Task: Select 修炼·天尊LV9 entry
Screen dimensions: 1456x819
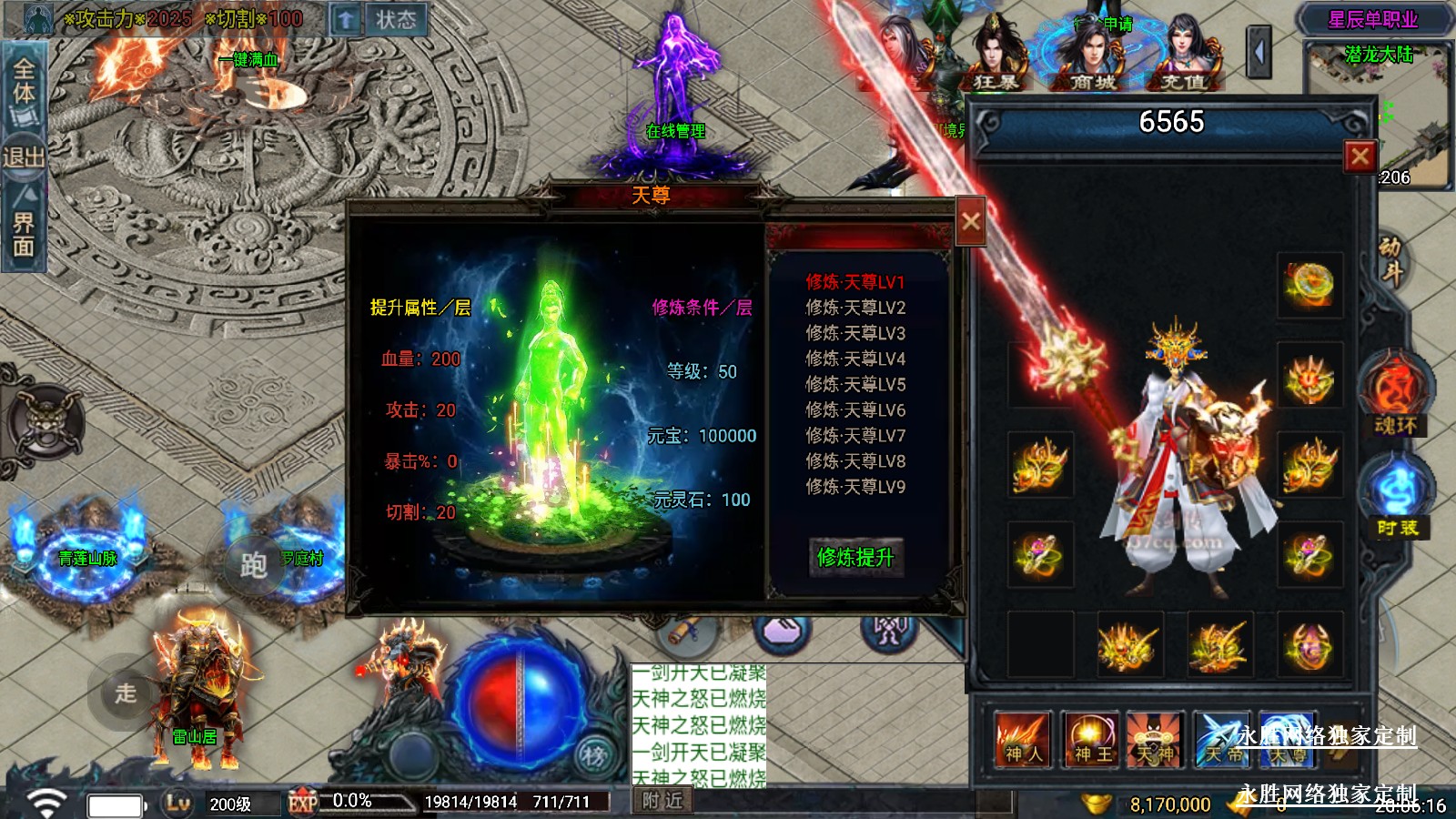Action: (854, 487)
